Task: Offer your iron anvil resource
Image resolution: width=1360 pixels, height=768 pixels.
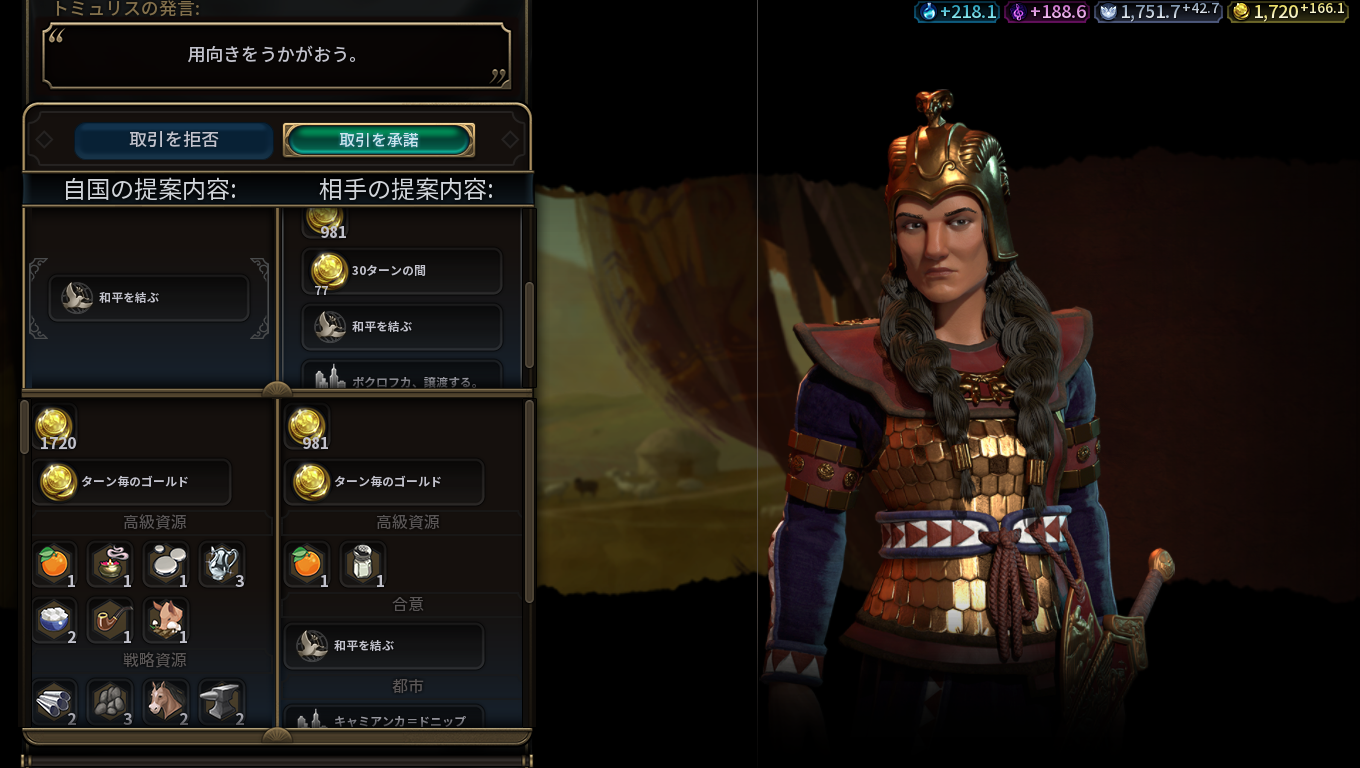Action: (x=221, y=701)
